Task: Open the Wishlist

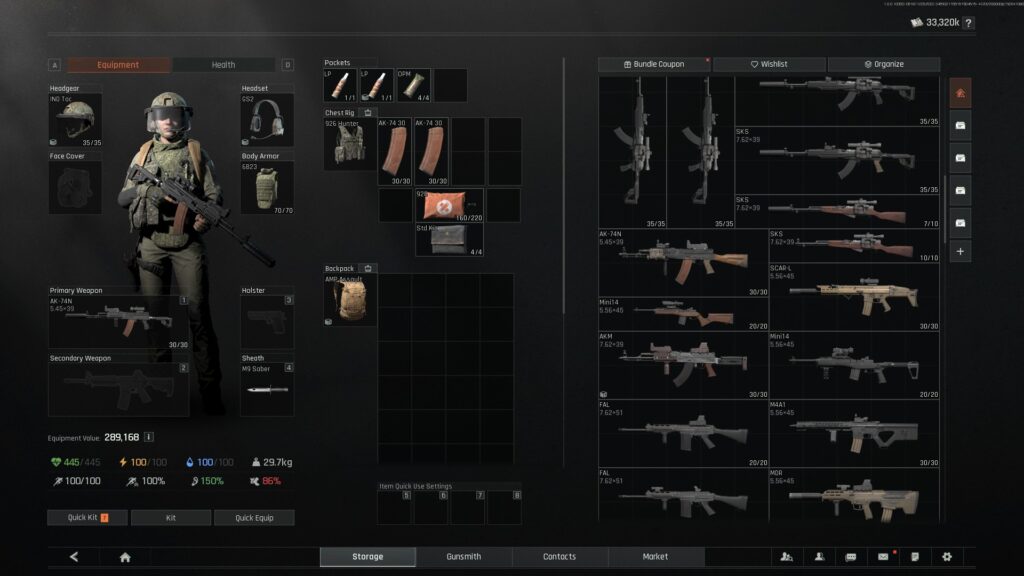Action: (769, 64)
